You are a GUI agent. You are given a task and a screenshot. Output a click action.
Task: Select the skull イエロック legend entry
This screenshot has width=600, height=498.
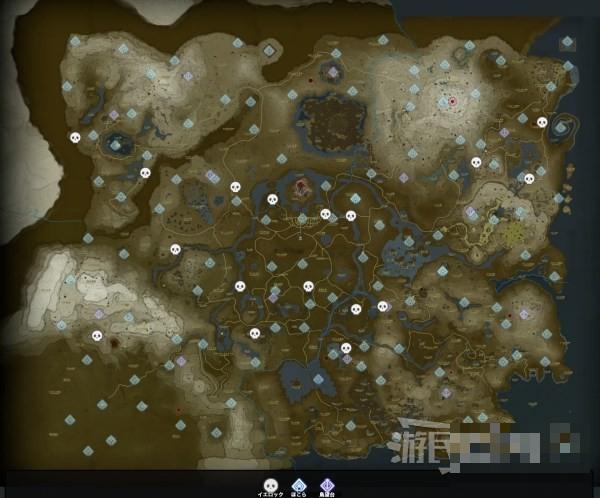[x=270, y=483]
